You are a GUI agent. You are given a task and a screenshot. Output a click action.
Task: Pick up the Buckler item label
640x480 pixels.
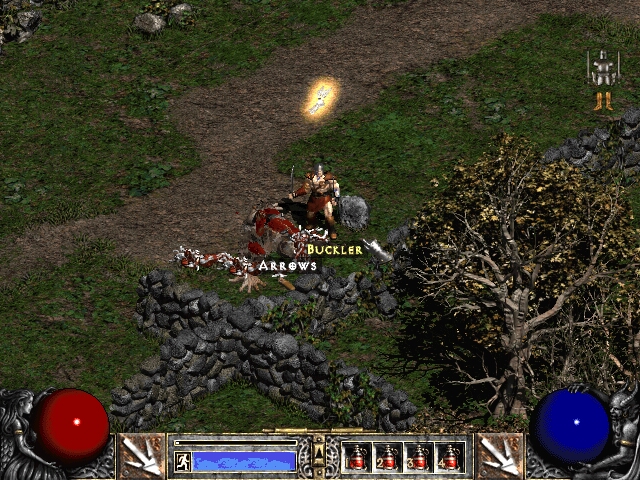[334, 249]
